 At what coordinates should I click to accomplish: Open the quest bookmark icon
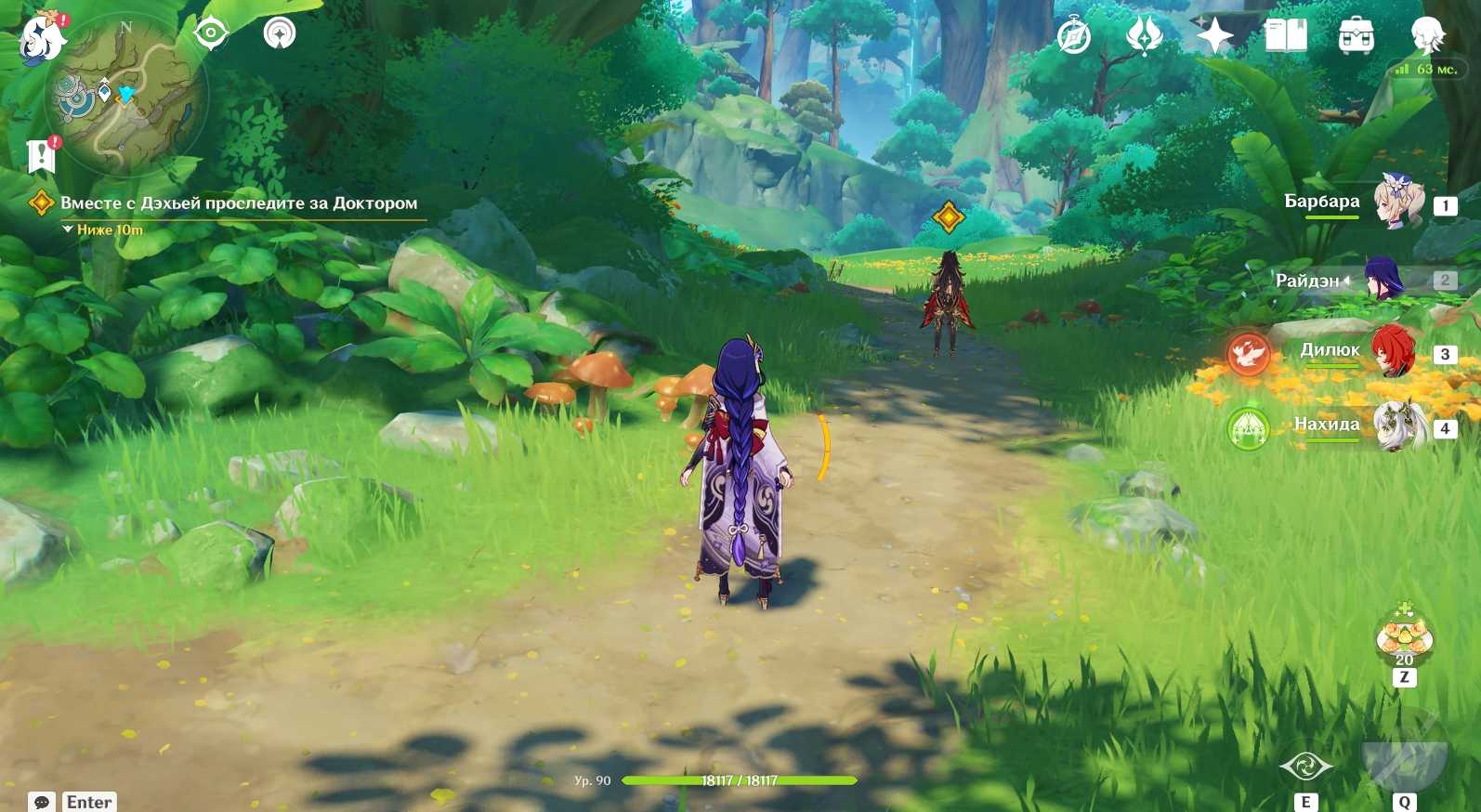pos(41,156)
